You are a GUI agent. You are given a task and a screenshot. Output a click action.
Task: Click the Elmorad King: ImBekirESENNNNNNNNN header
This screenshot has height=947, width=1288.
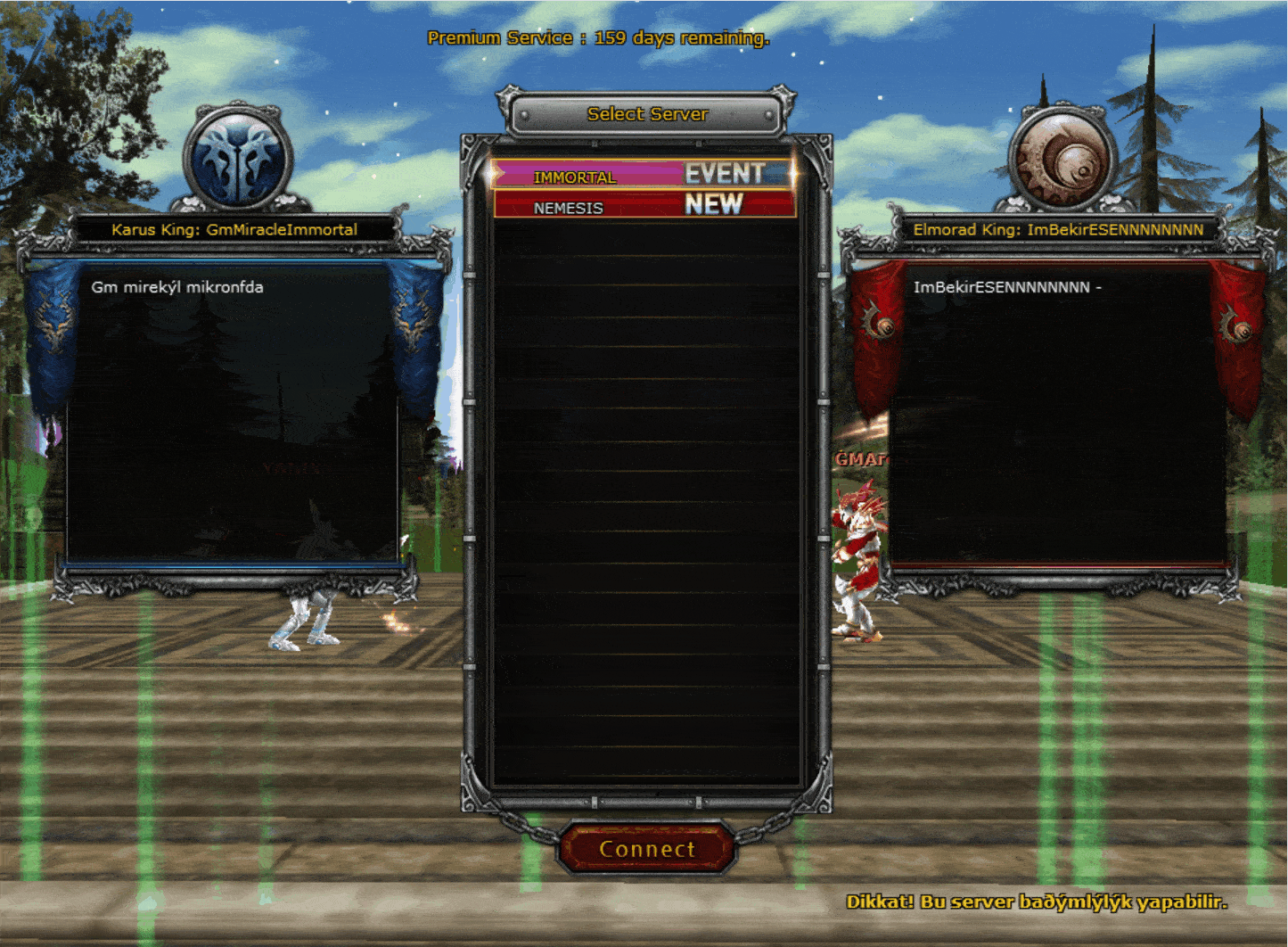click(1058, 229)
